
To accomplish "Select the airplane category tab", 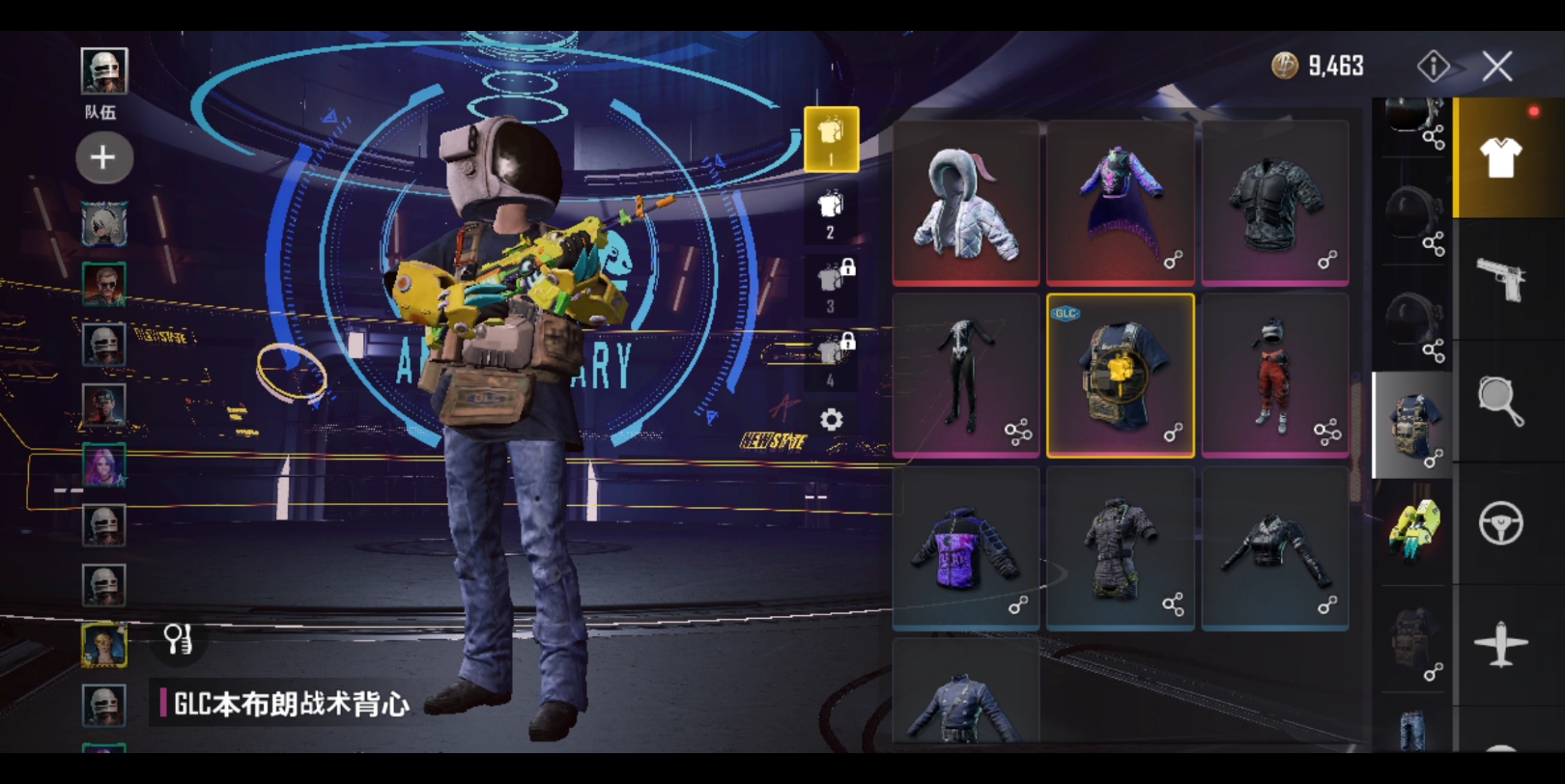I will pos(1500,644).
